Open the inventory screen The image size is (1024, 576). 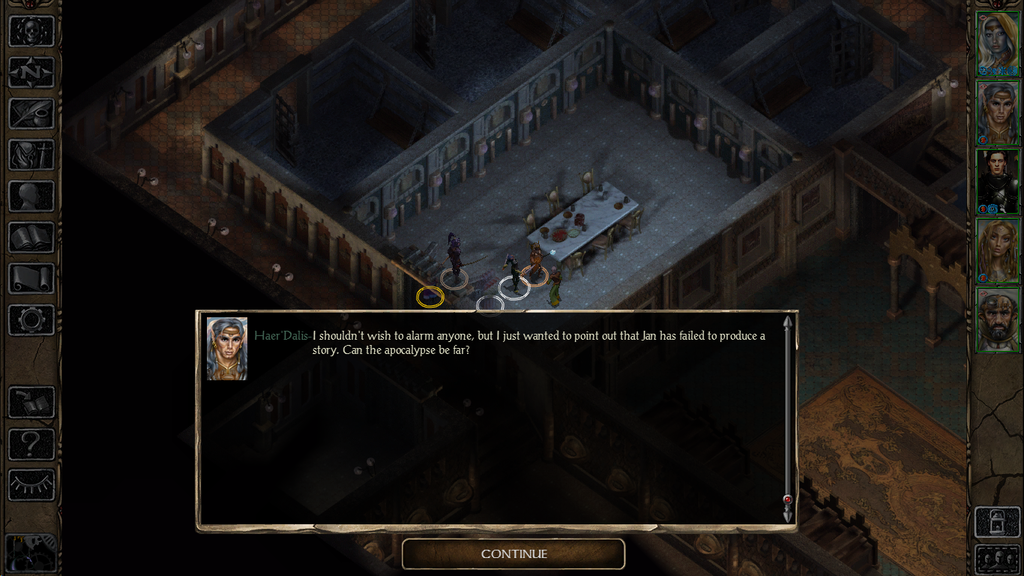pos(31,154)
